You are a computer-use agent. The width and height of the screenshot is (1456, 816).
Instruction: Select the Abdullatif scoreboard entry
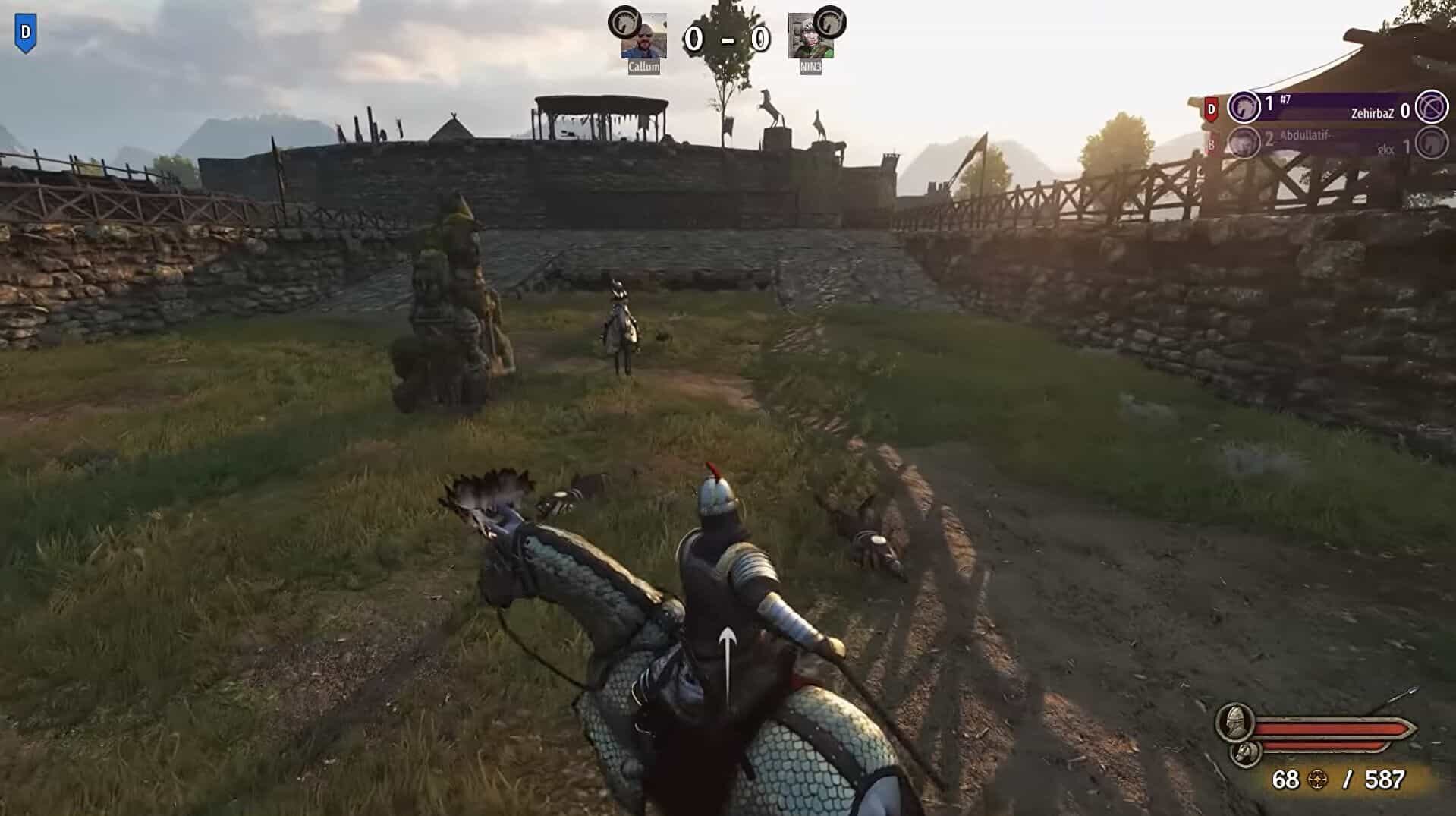[1307, 134]
